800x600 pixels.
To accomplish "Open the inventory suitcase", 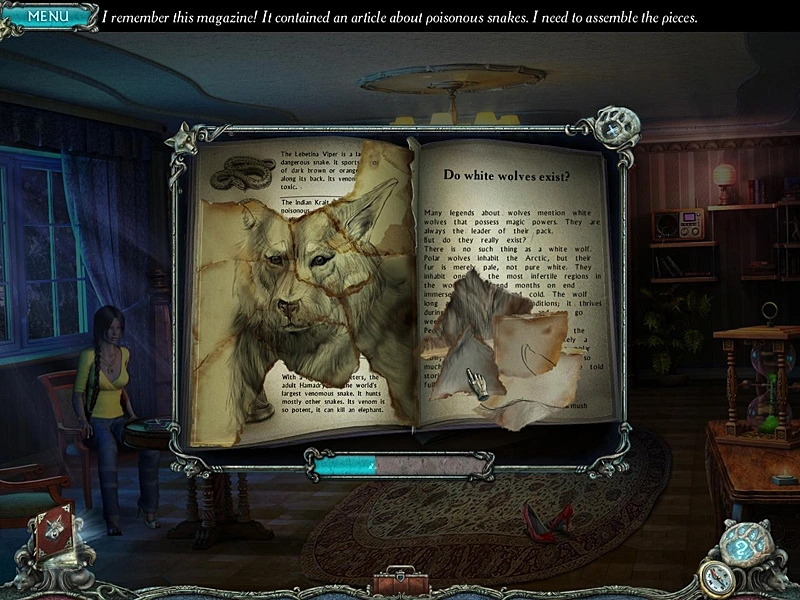I will [399, 582].
